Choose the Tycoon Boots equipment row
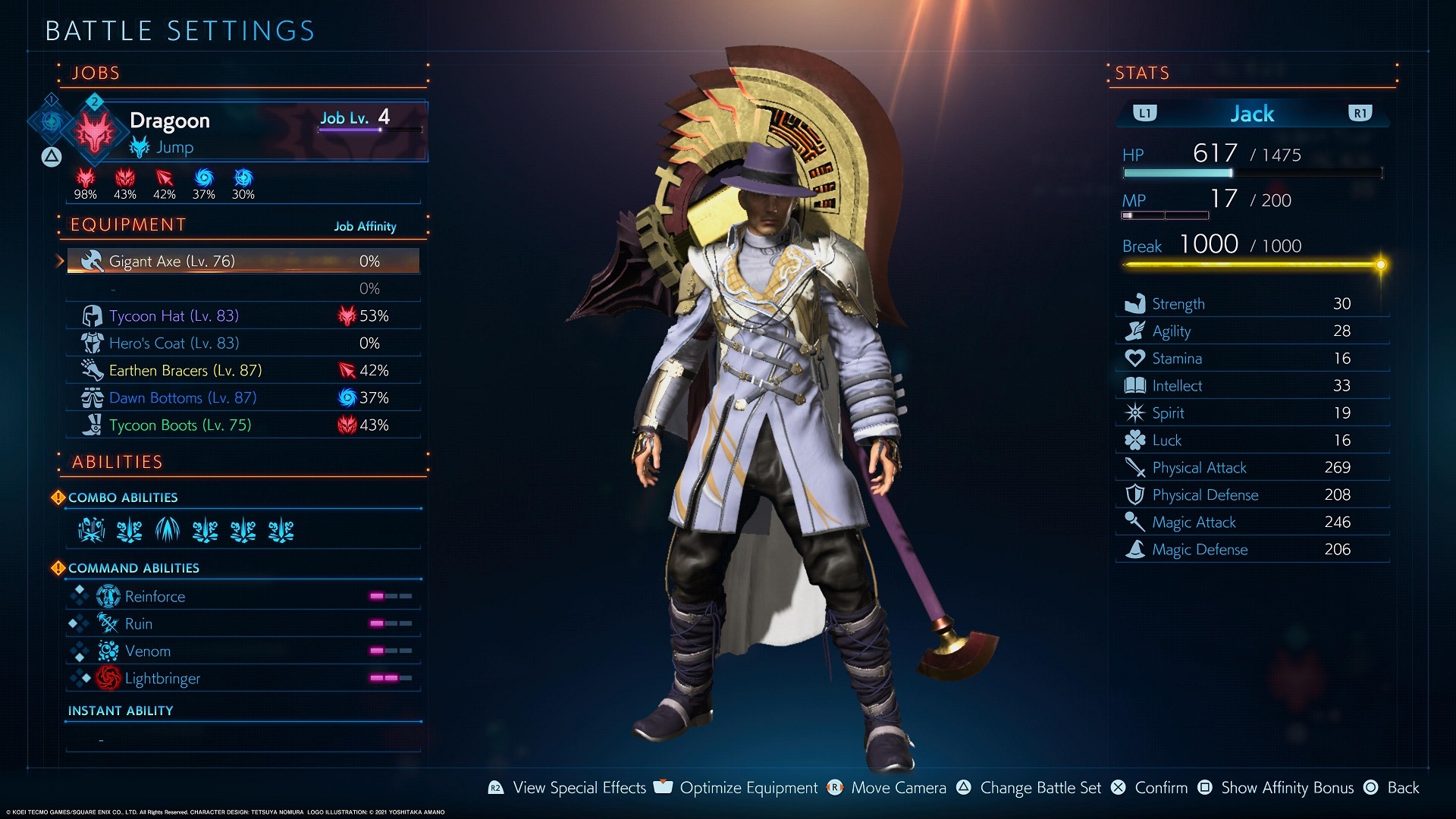Screen dimensions: 1456x819 tap(243, 425)
